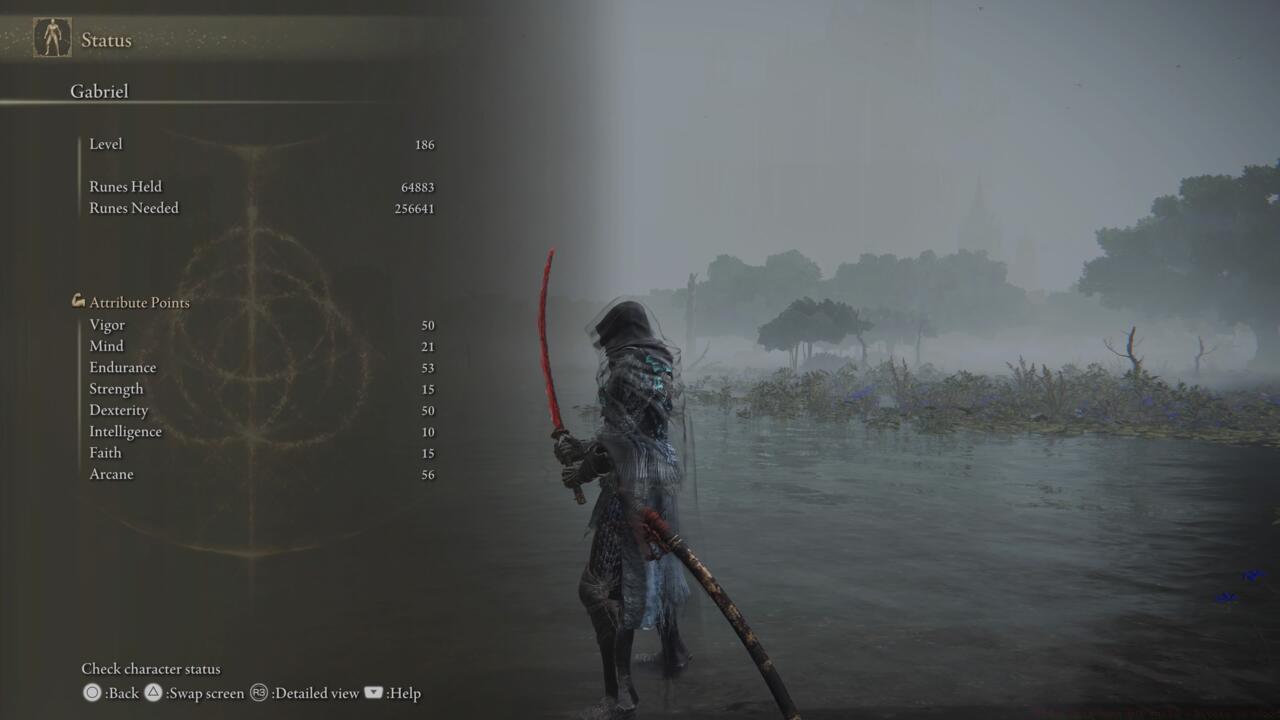Expand the Strength attribute details
Screen dimensions: 1280x720
[116, 389]
